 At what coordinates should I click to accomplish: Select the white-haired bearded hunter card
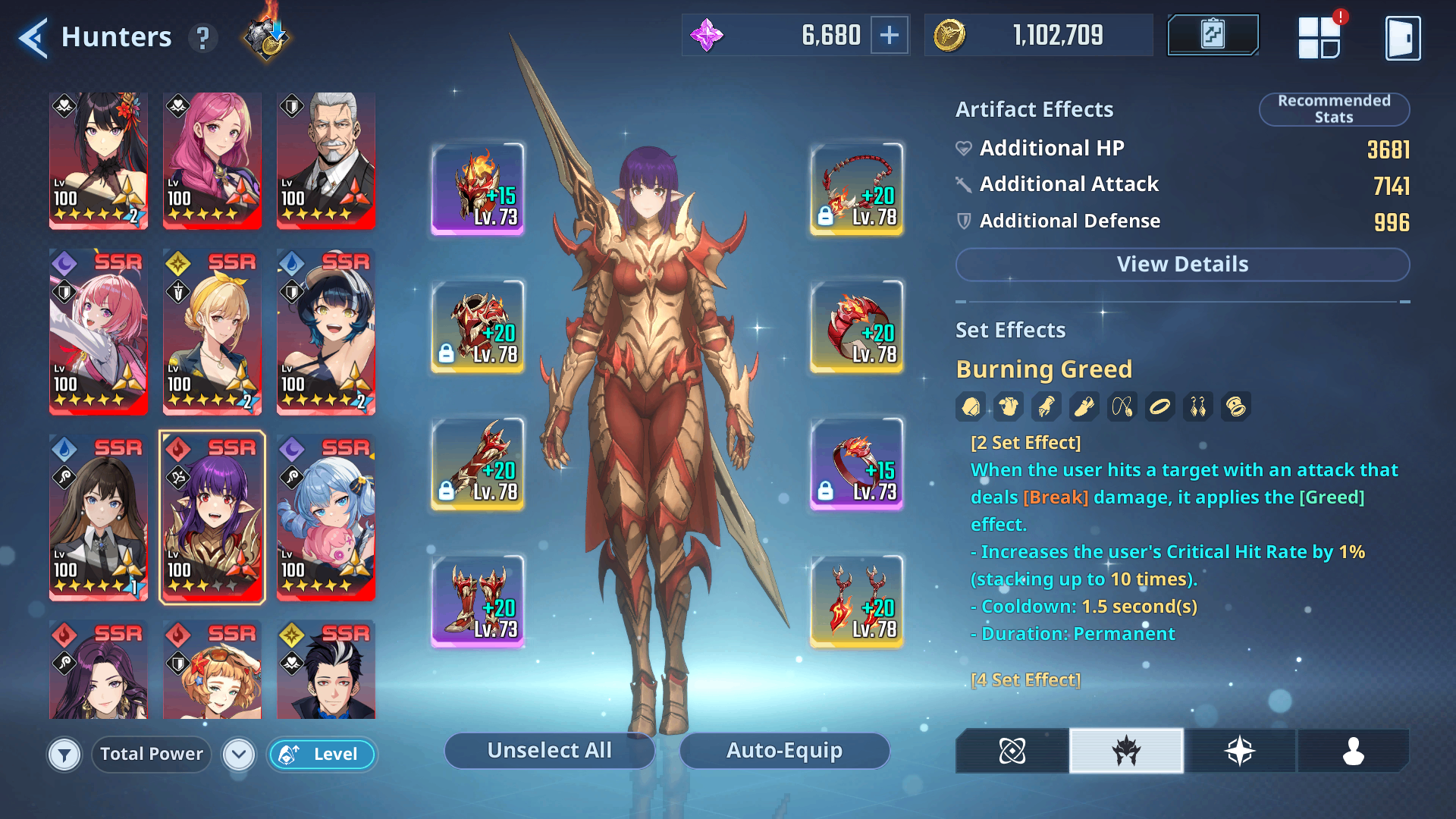(326, 161)
